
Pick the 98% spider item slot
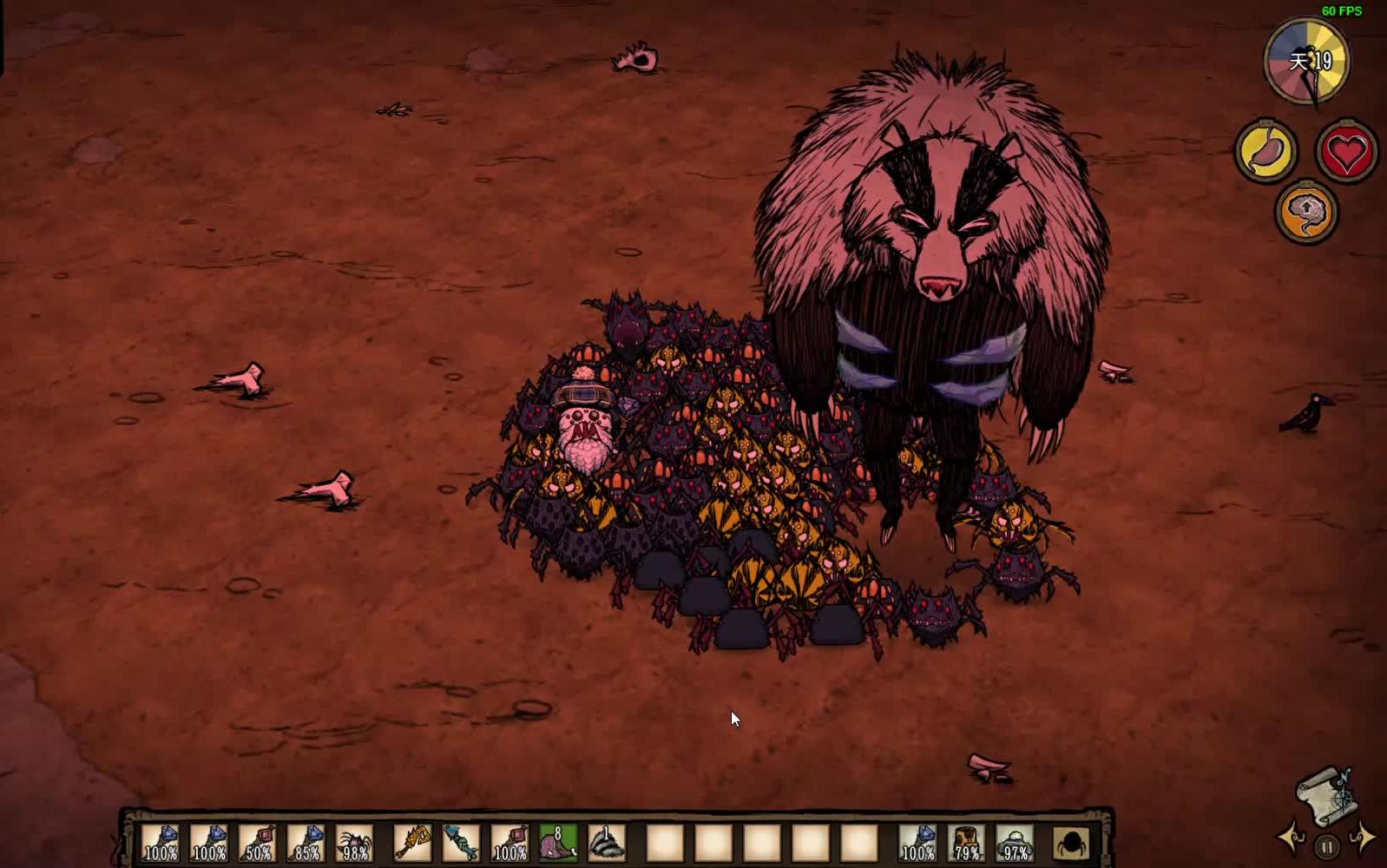point(356,843)
